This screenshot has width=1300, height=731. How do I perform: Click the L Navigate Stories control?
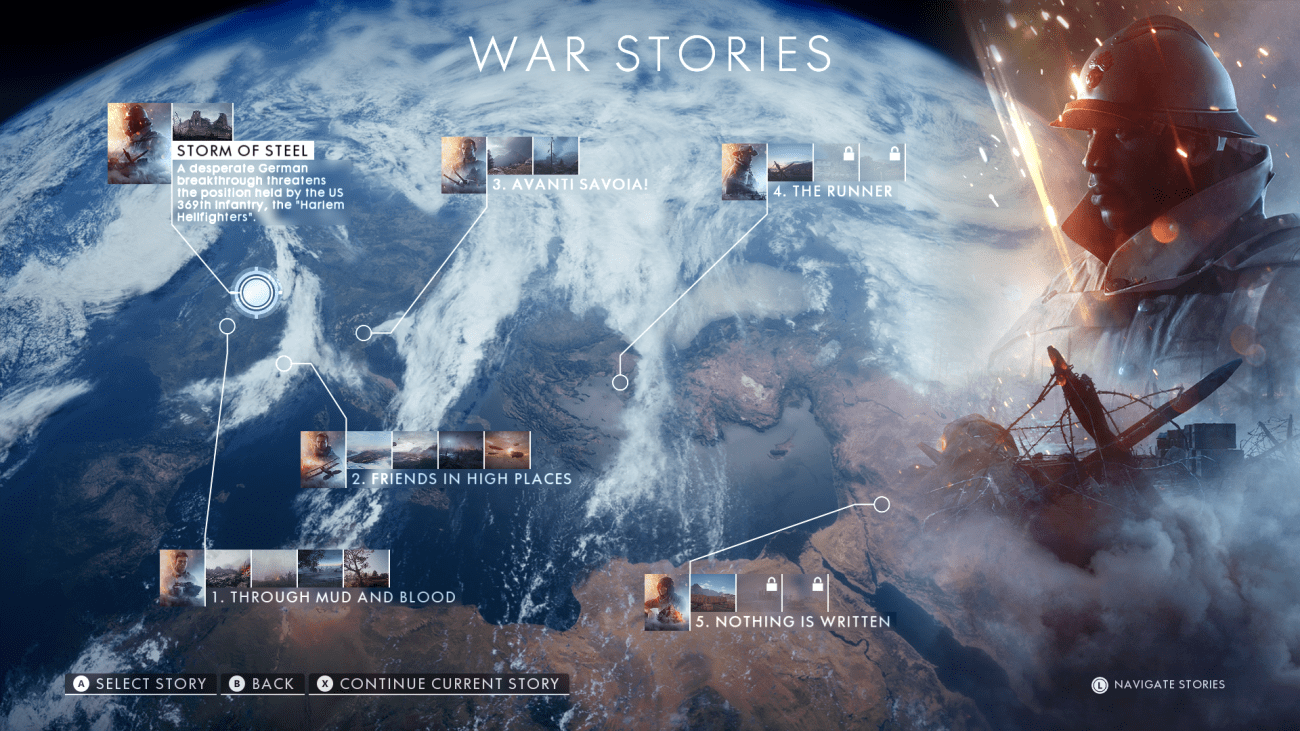point(1158,685)
